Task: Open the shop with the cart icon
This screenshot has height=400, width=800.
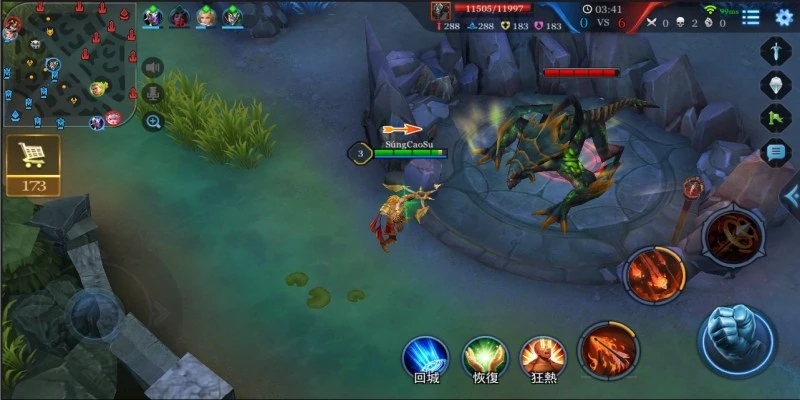Action: (33, 158)
